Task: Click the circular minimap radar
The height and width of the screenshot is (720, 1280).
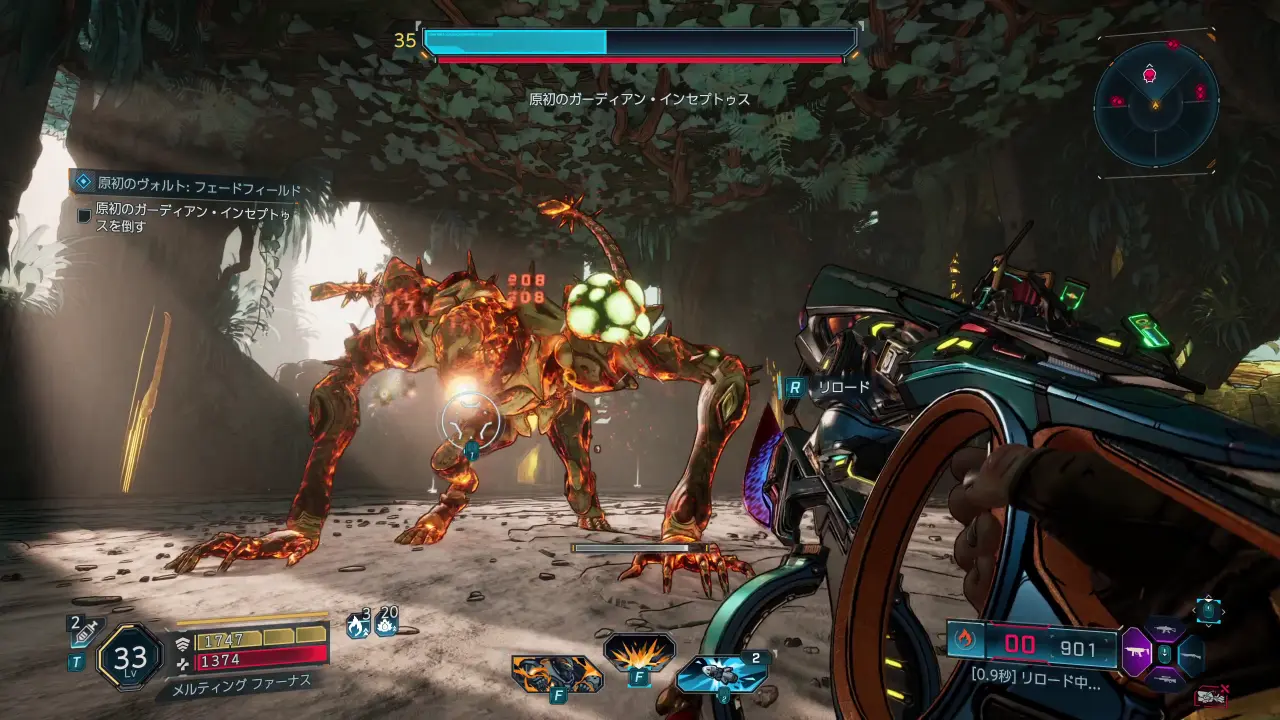Action: click(1156, 103)
